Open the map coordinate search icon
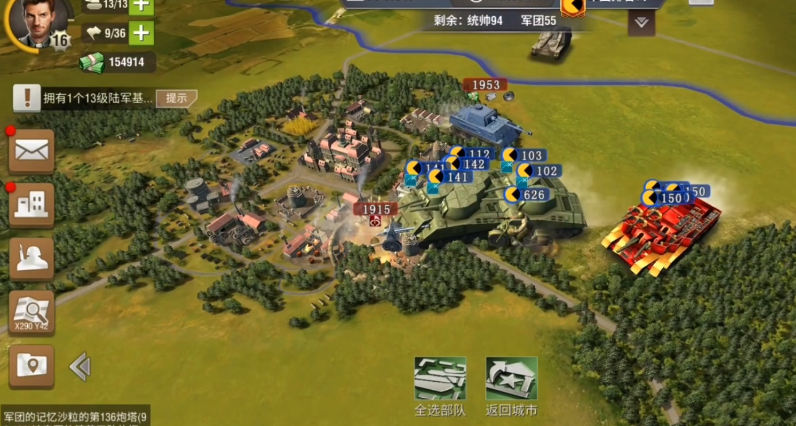The image size is (796, 426). 31,312
